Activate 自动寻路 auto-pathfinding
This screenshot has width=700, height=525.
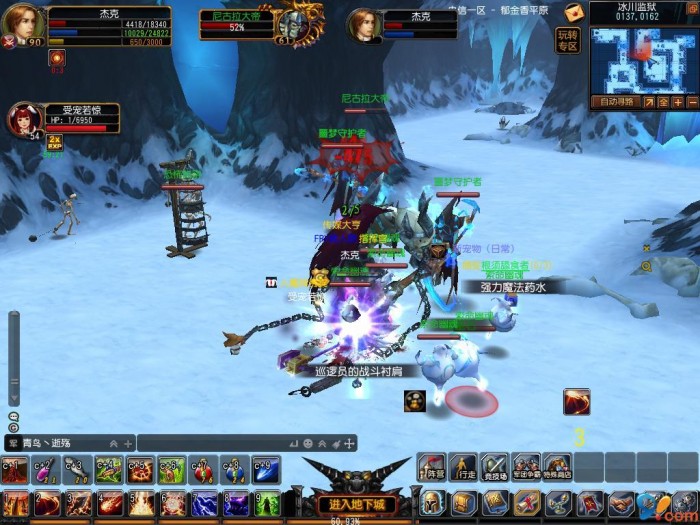[x=616, y=102]
